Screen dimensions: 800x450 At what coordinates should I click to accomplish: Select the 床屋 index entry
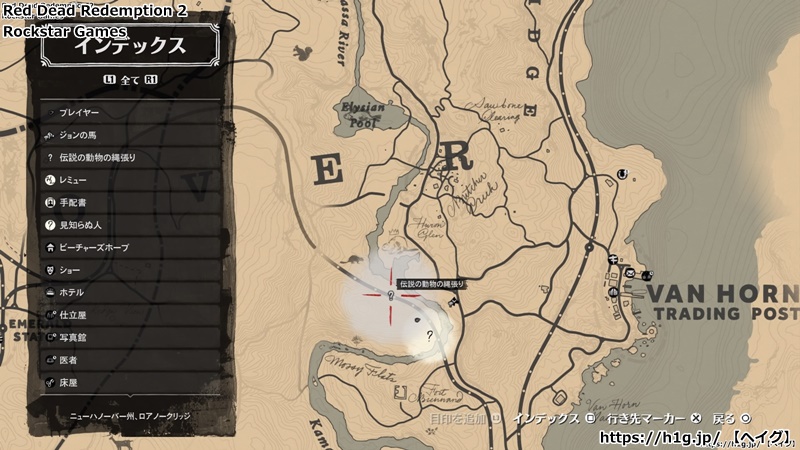click(x=128, y=382)
